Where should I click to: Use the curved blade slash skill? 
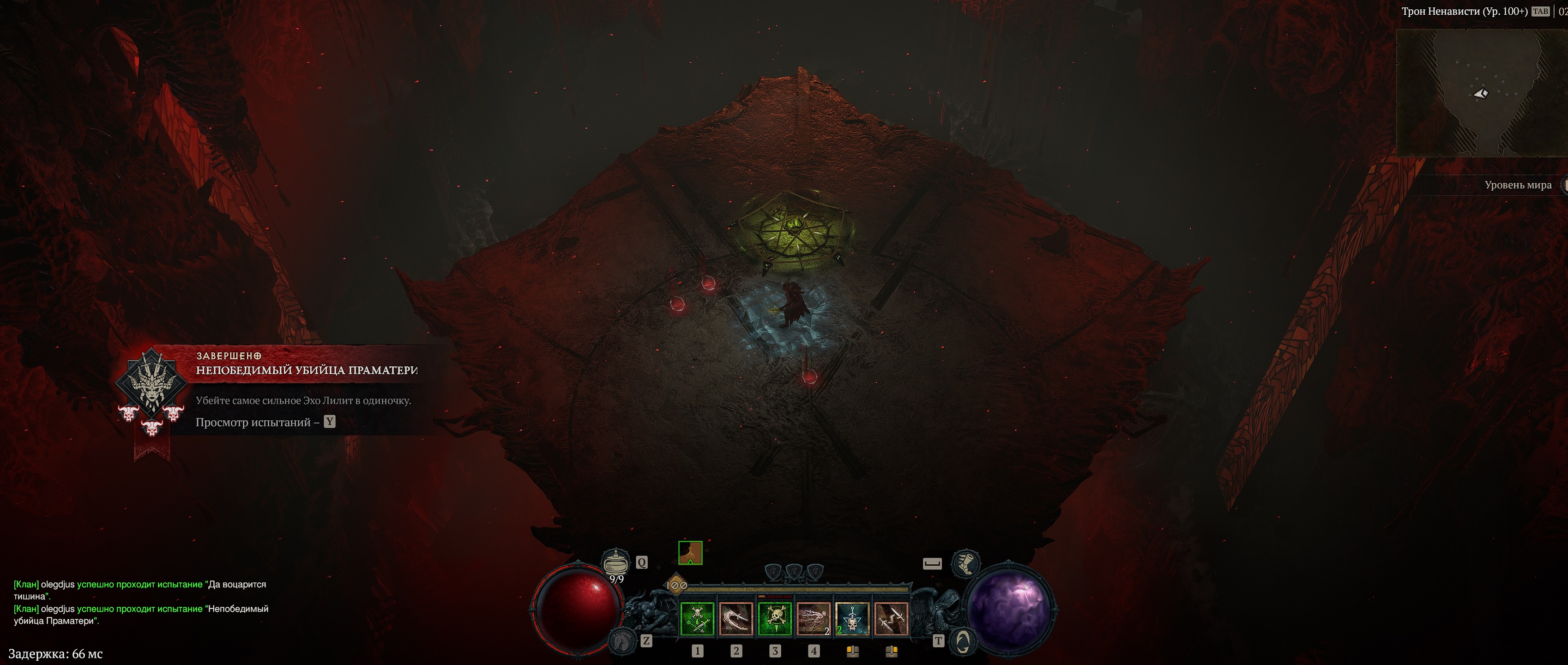[x=736, y=619]
